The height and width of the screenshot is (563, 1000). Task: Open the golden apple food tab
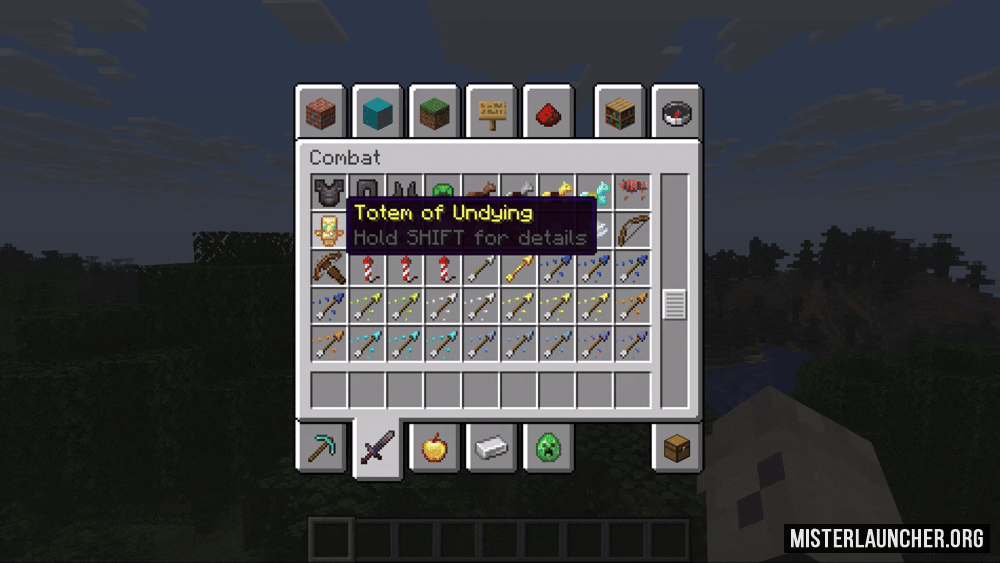[434, 447]
